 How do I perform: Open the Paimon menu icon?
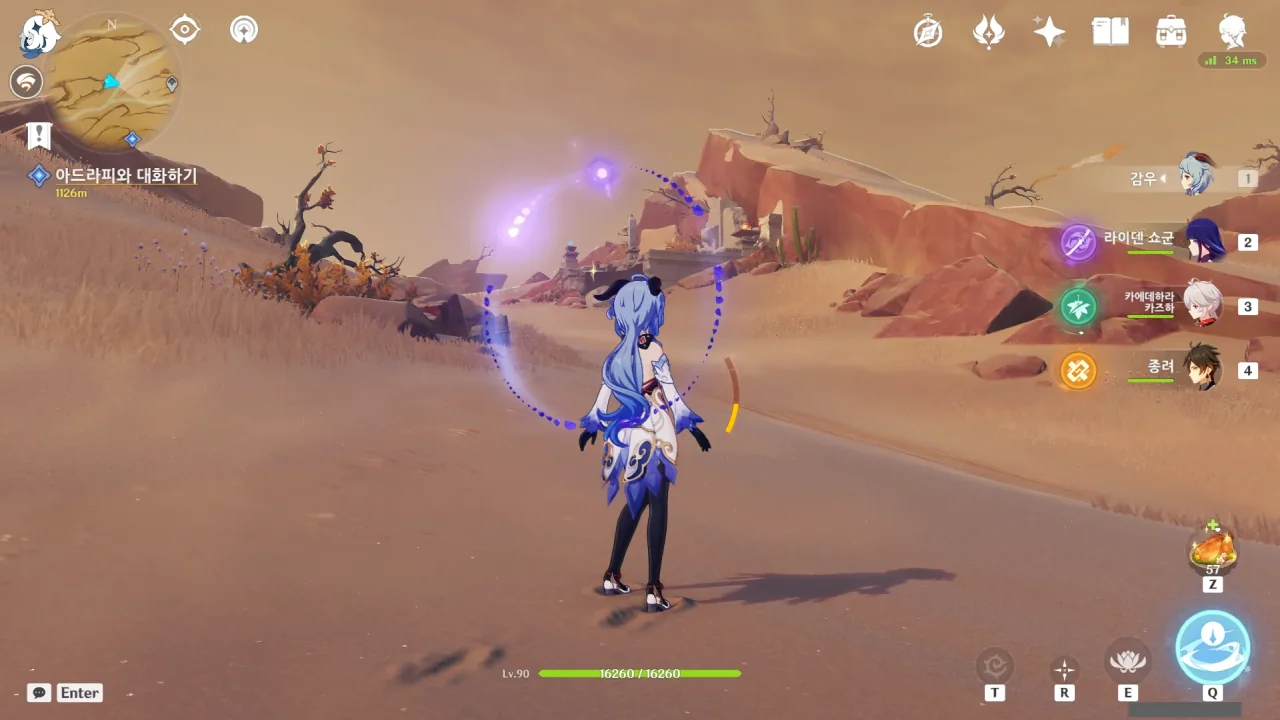(40, 33)
